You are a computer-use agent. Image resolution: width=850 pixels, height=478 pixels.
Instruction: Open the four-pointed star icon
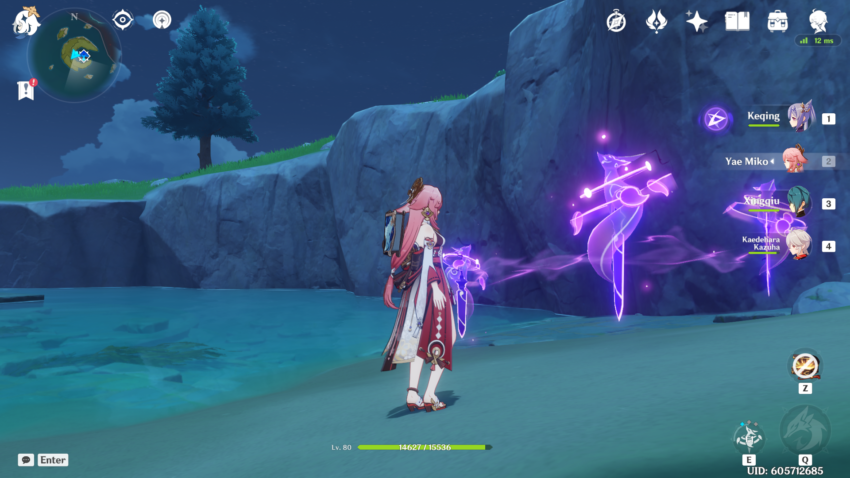(x=696, y=21)
